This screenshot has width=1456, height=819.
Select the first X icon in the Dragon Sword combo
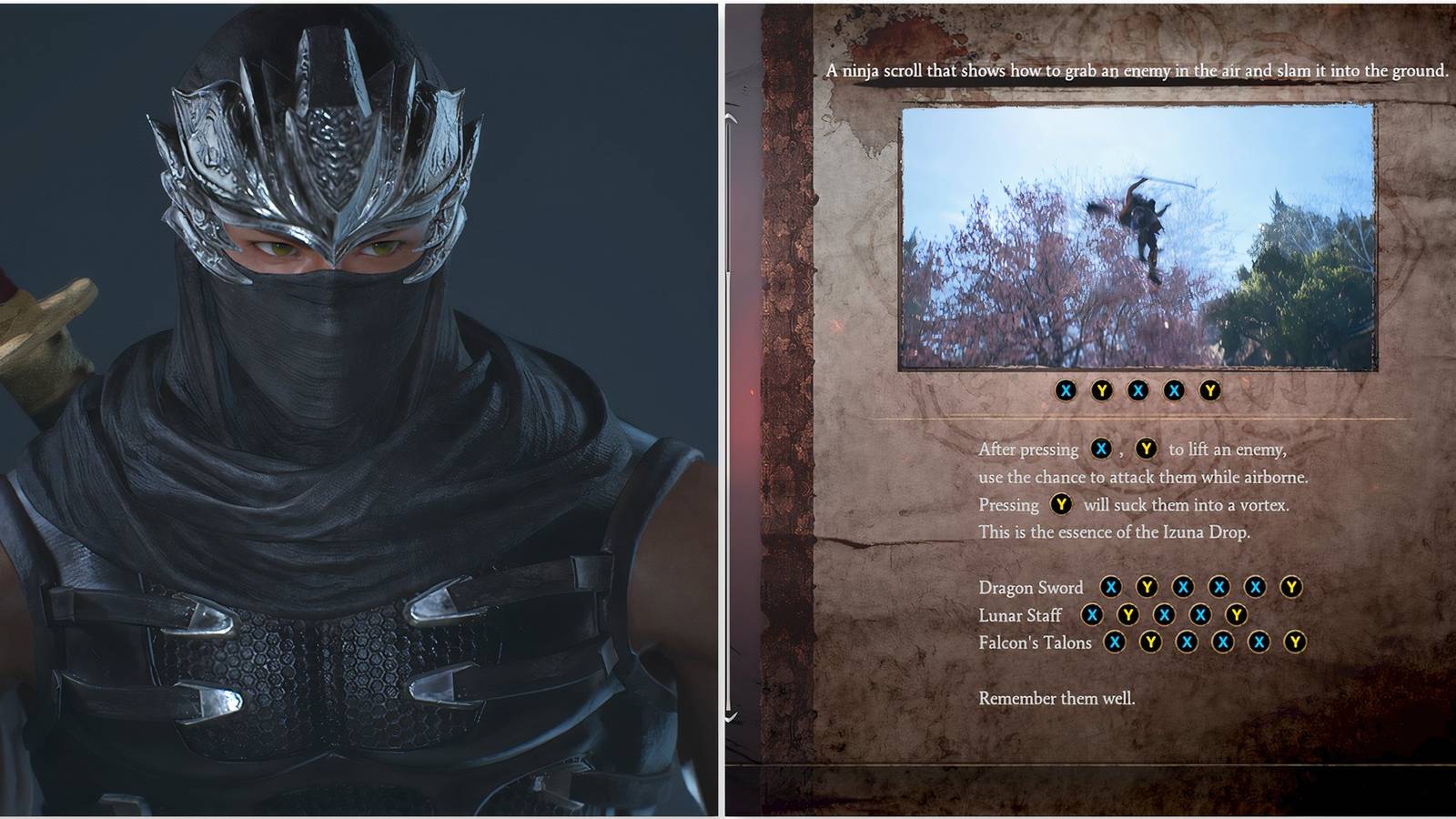click(1110, 588)
